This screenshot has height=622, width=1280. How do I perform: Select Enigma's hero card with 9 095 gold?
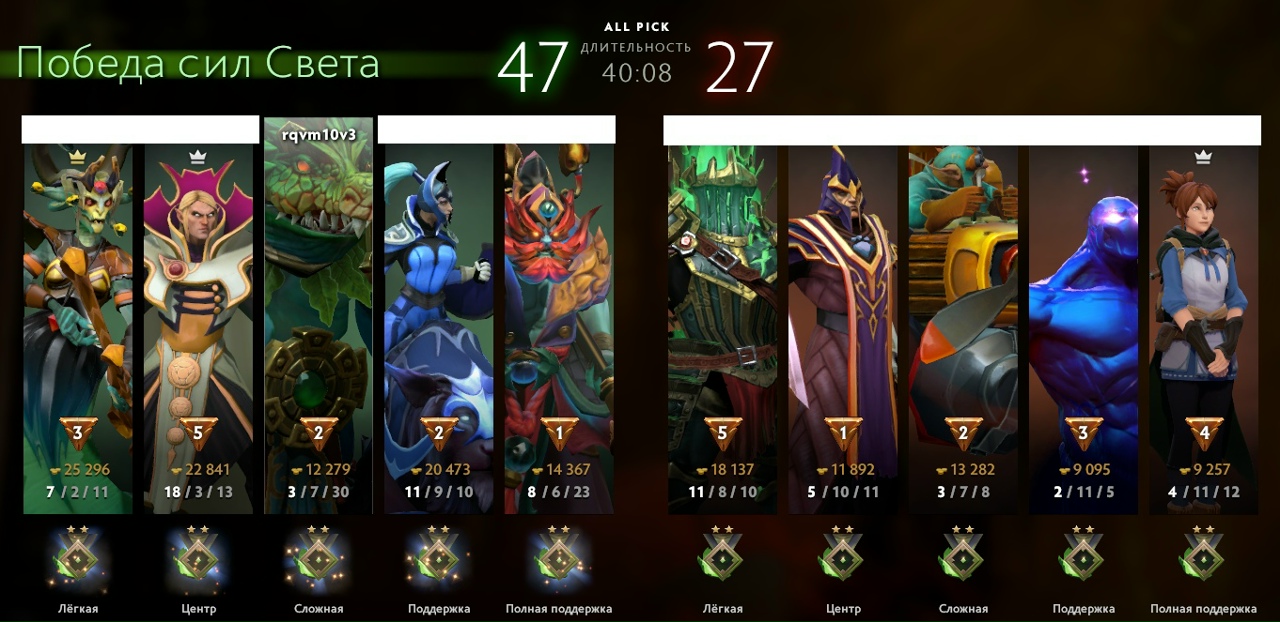click(x=1083, y=320)
